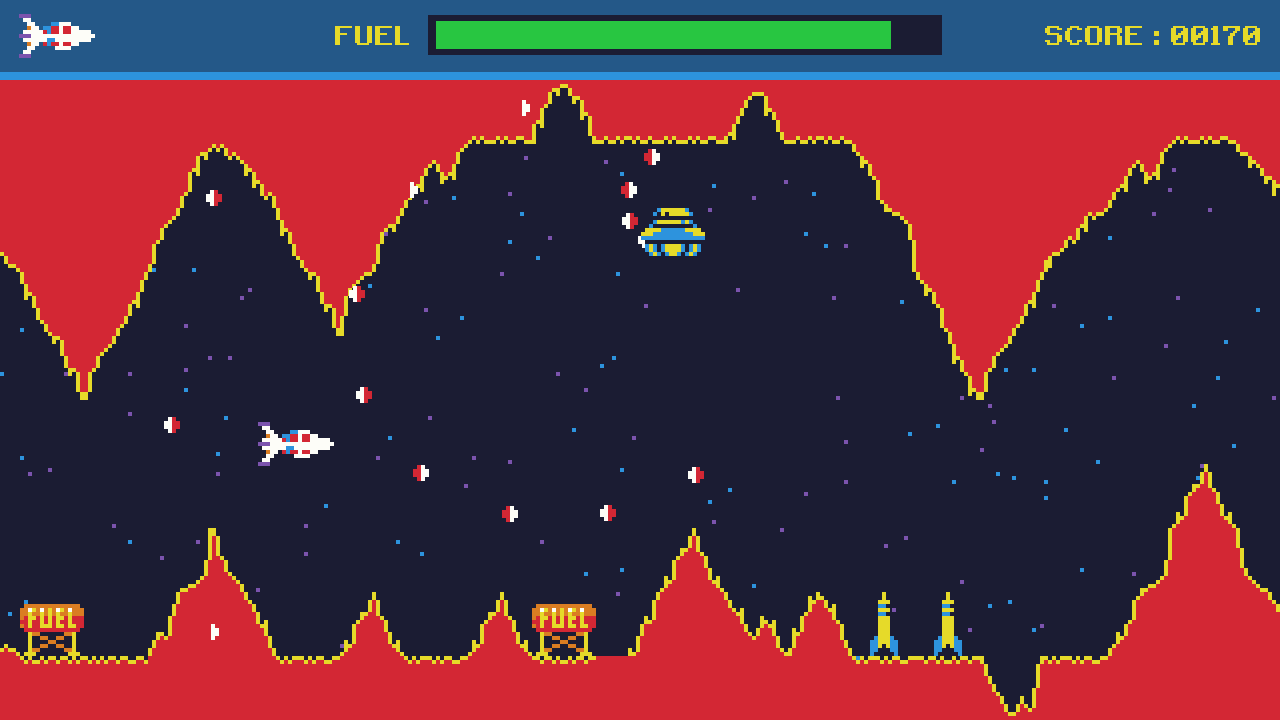
Task: Click the capsule at the top mountain peak
Action: 523,105
